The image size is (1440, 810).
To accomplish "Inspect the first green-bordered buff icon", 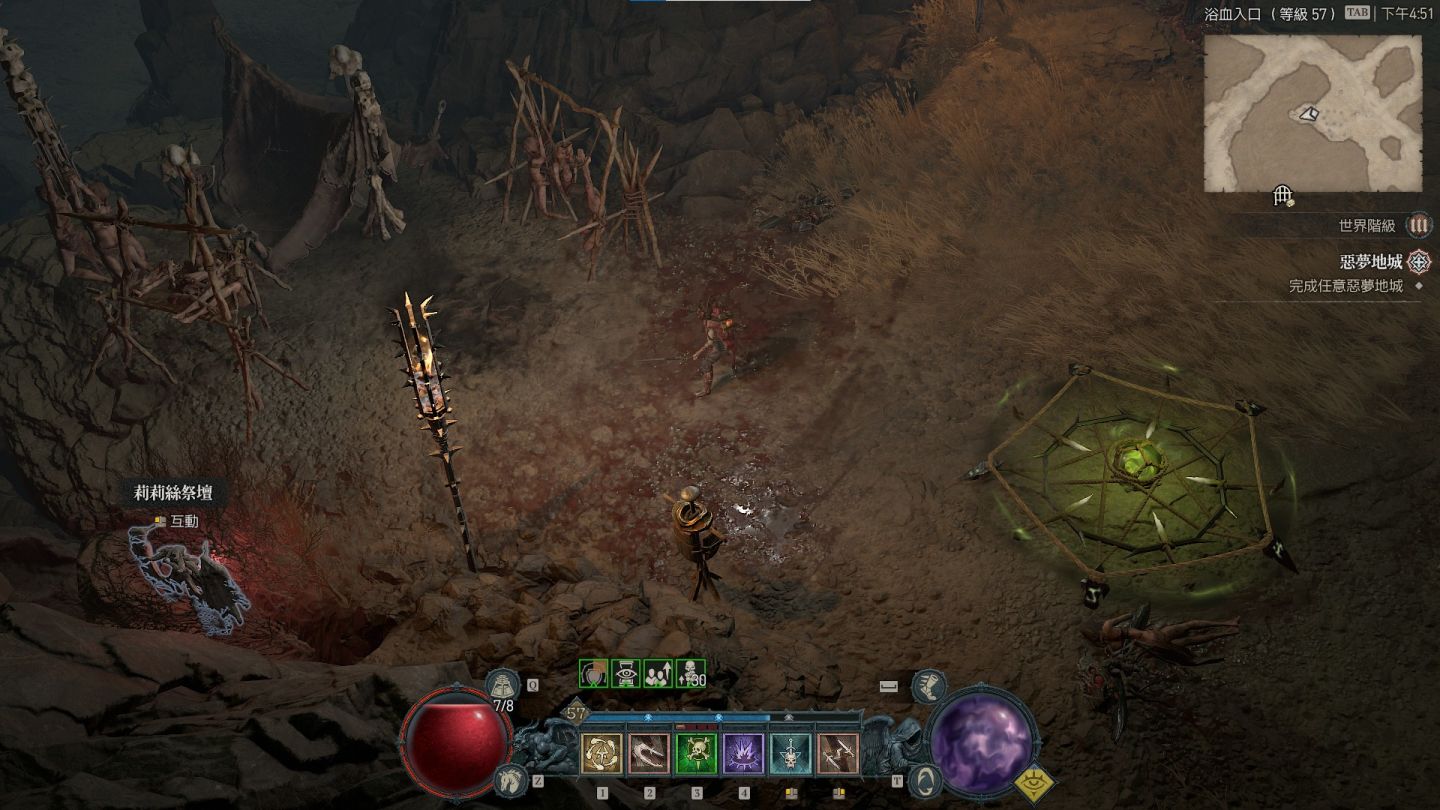I will tap(594, 674).
